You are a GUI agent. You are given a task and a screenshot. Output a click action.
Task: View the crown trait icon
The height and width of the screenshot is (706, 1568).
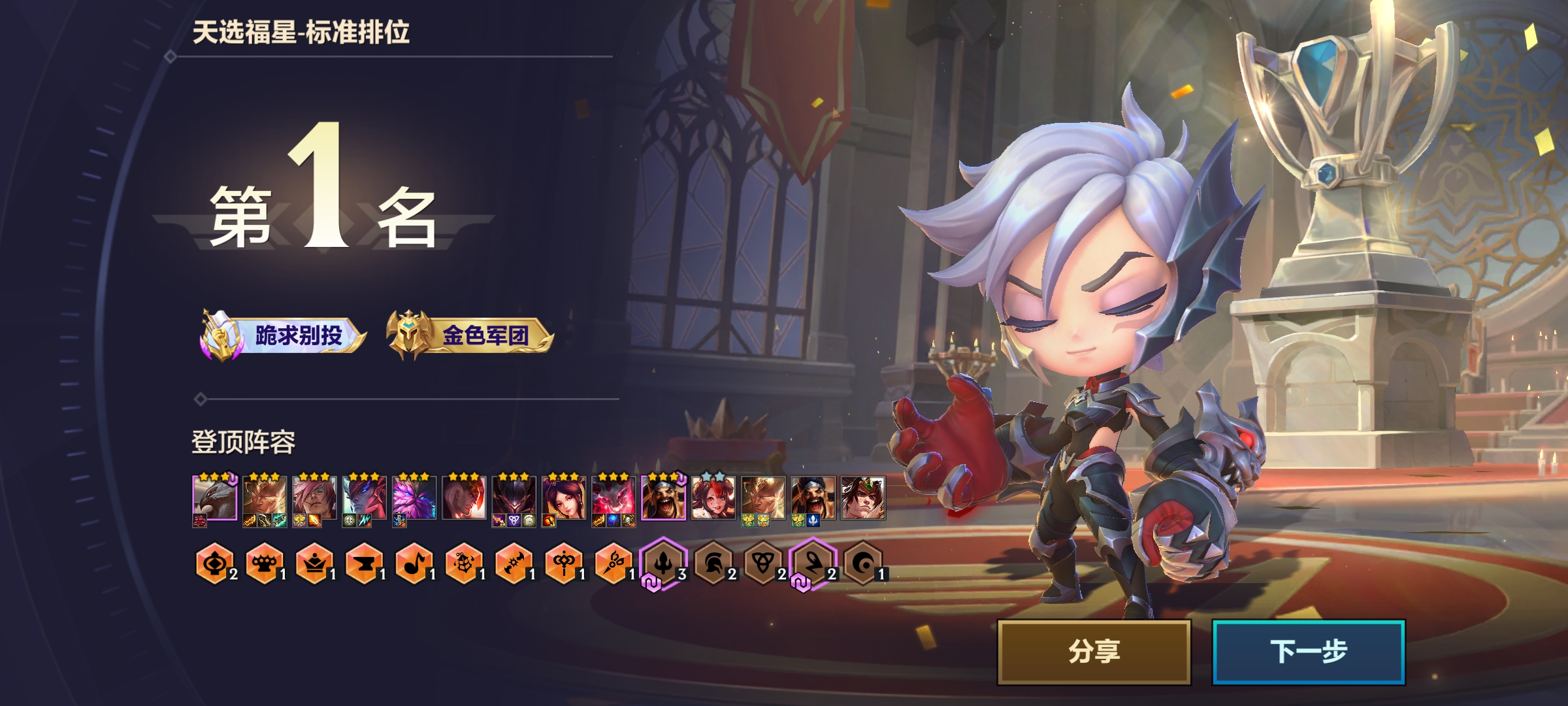coord(314,563)
